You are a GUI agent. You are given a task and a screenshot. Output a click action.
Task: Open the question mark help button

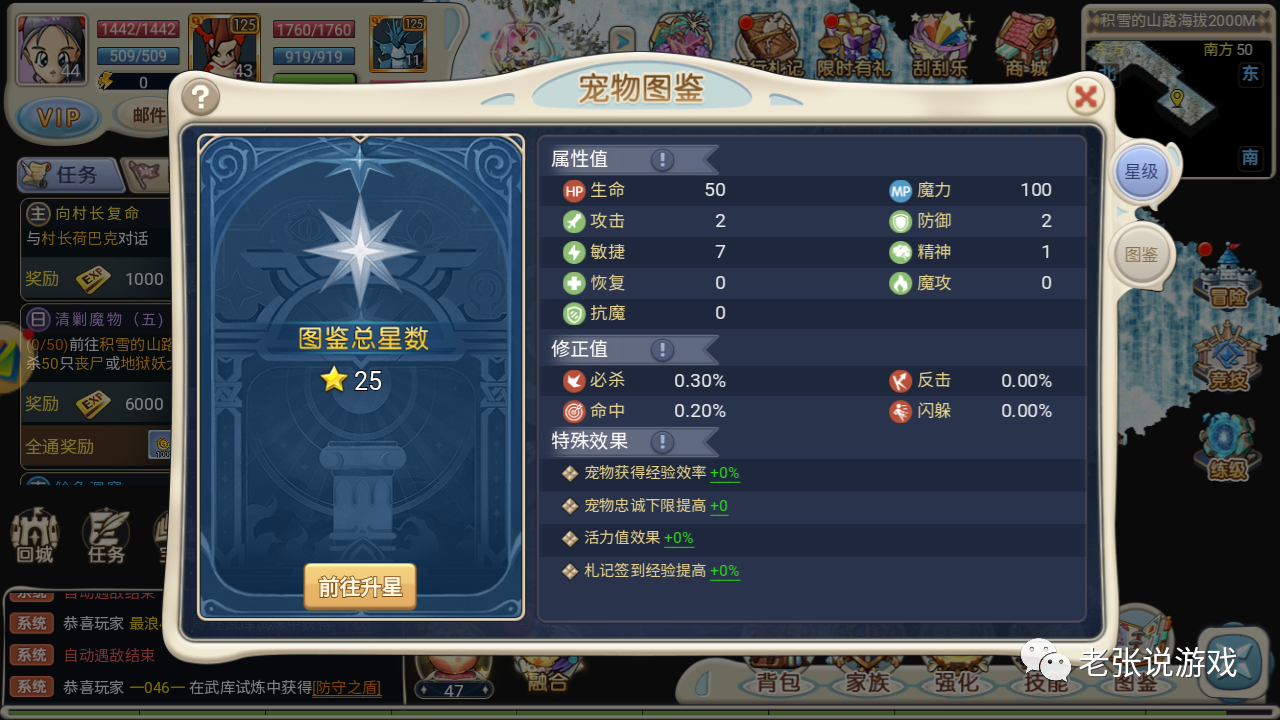click(x=201, y=97)
